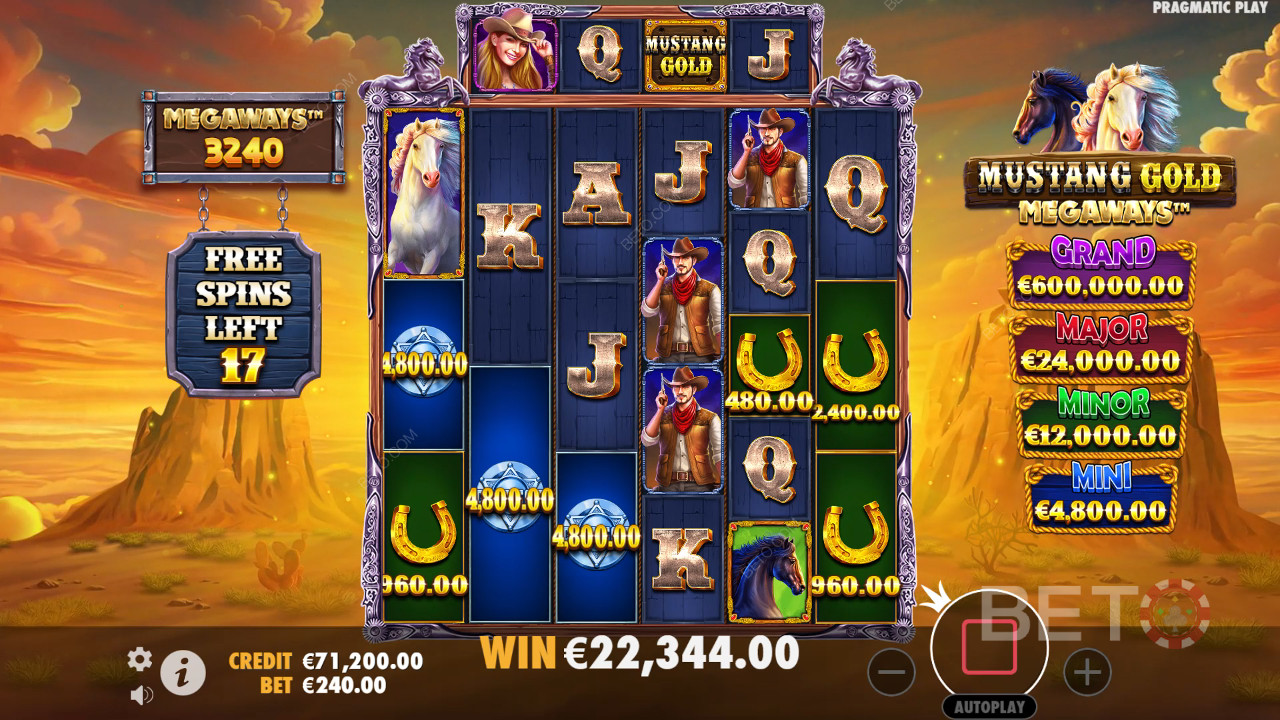Open the game info button
Screen dimensions: 1280x720
tap(183, 674)
